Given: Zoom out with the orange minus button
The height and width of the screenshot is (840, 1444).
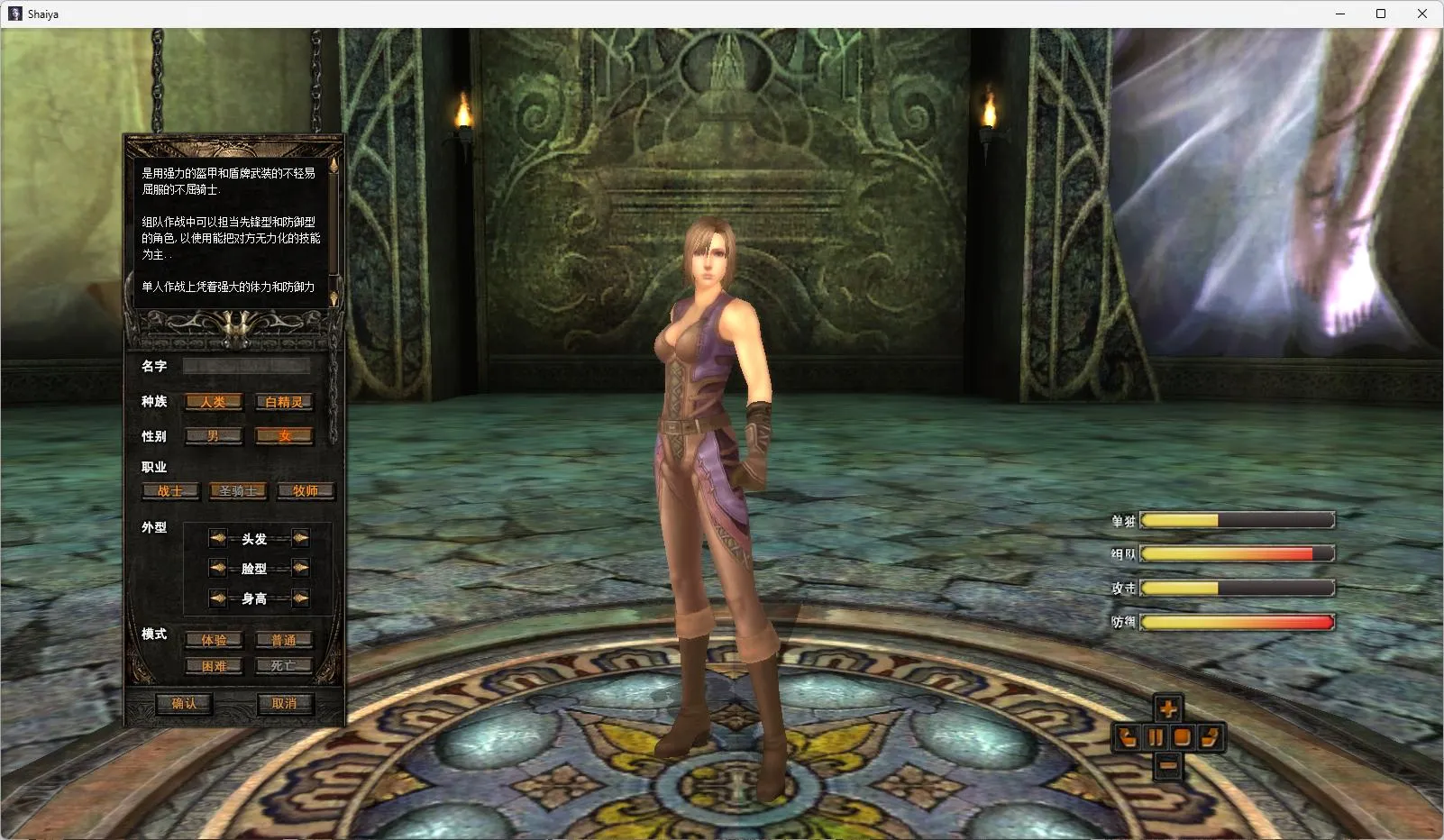Looking at the screenshot, I should tap(1168, 766).
